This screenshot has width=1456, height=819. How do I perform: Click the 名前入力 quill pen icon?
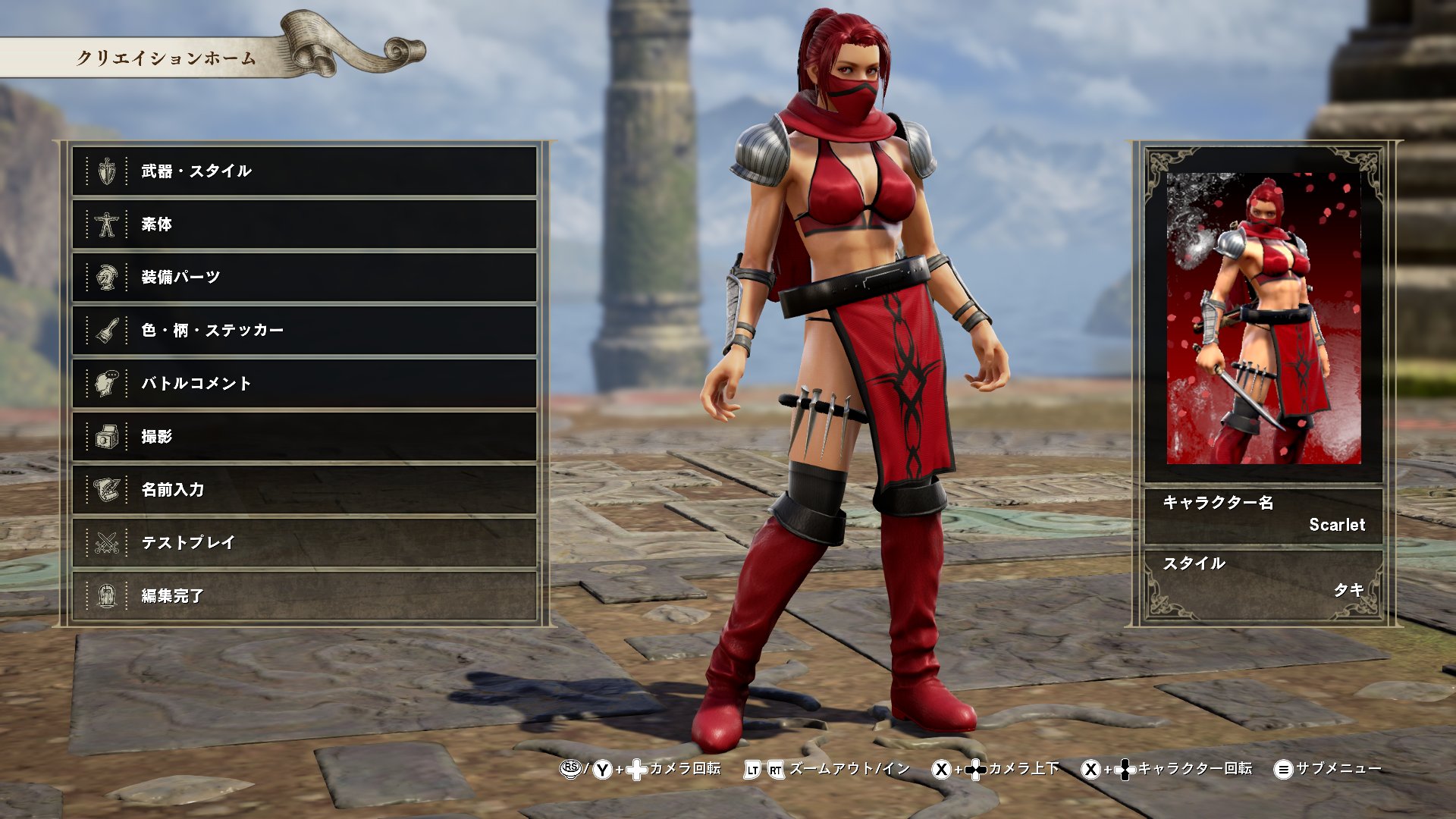(106, 491)
